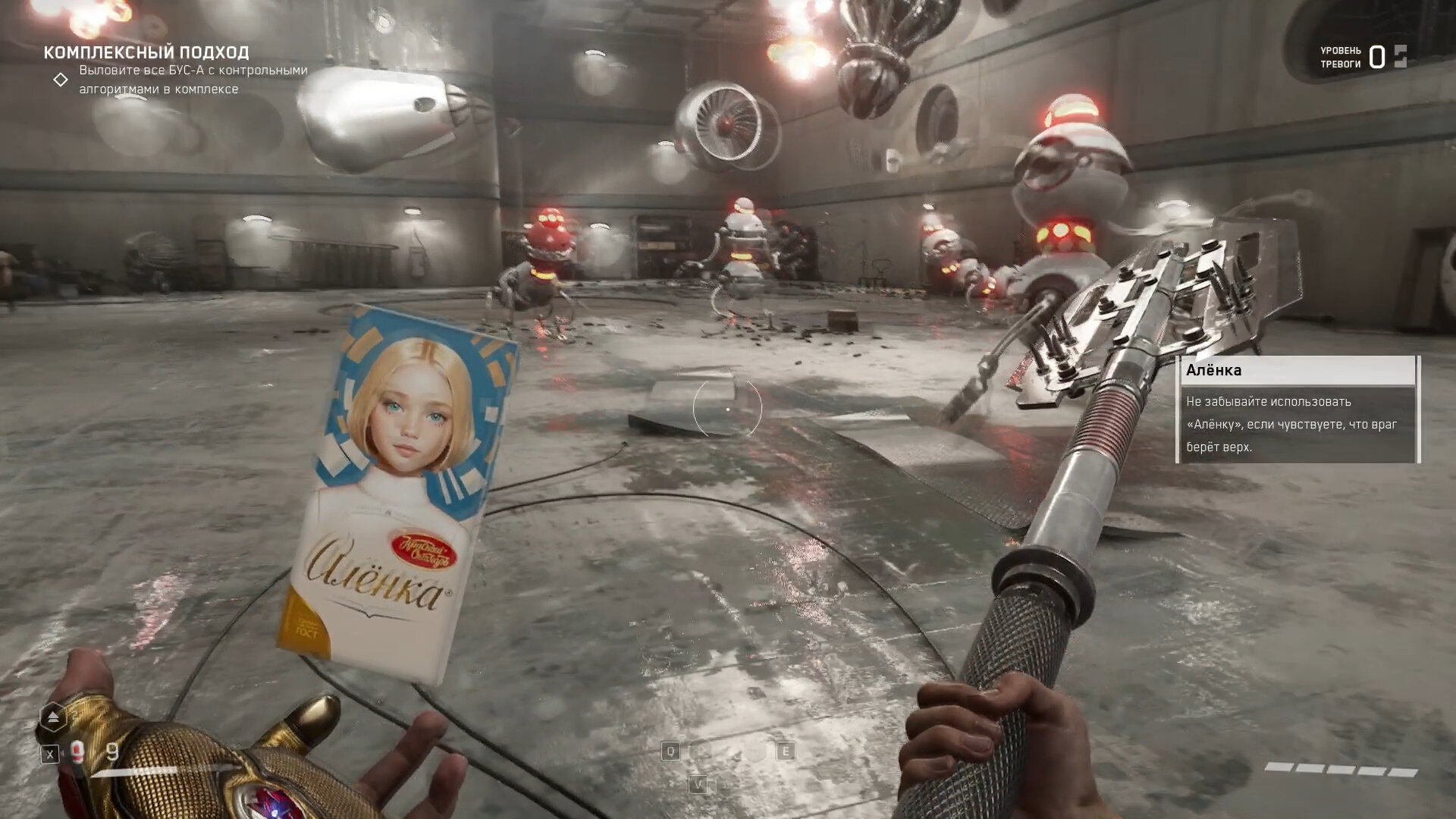Click the Уровень тревоги alarm indicator
The image size is (1456, 819).
tap(1363, 57)
